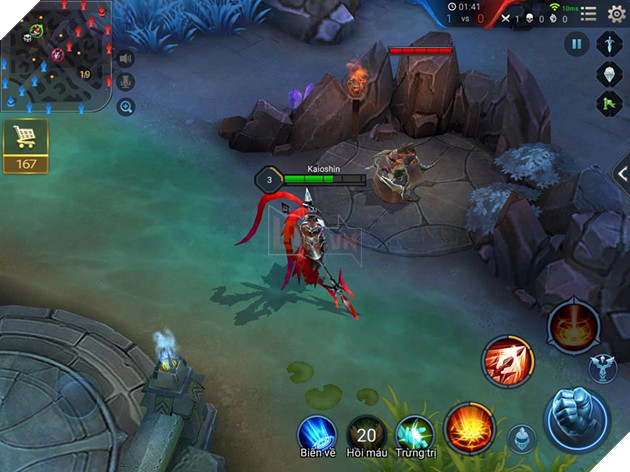The height and width of the screenshot is (472, 630).
Task: Activate the fire pillar ultimate ability
Action: coord(573,324)
